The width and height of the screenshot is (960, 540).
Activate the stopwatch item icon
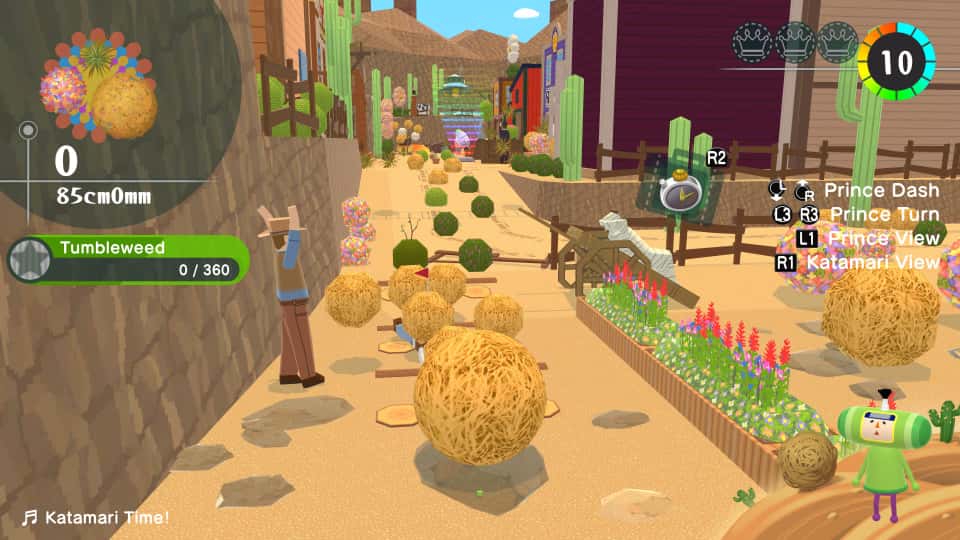[x=680, y=191]
